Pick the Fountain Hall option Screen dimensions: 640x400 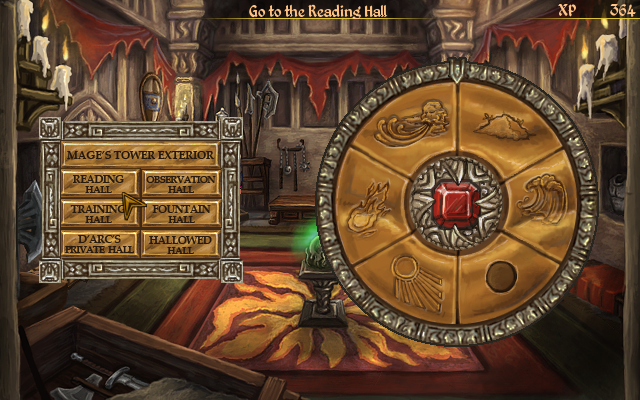(180, 213)
